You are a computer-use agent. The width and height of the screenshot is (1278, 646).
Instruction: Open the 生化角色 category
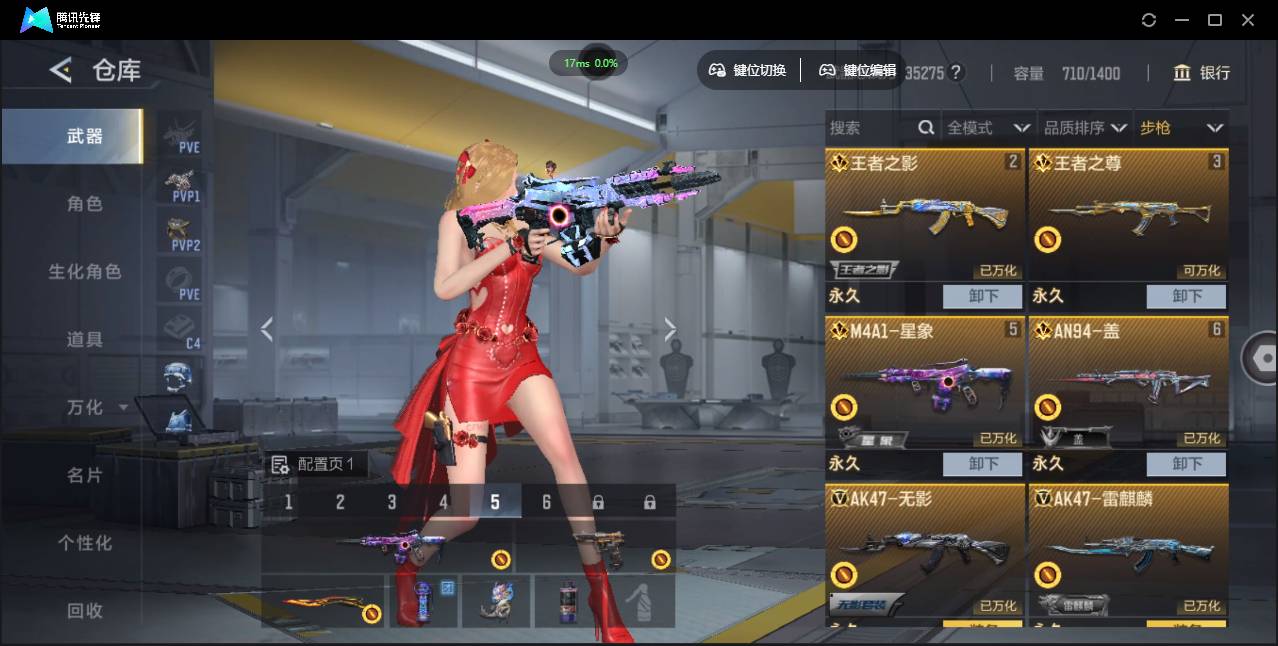pyautogui.click(x=85, y=272)
